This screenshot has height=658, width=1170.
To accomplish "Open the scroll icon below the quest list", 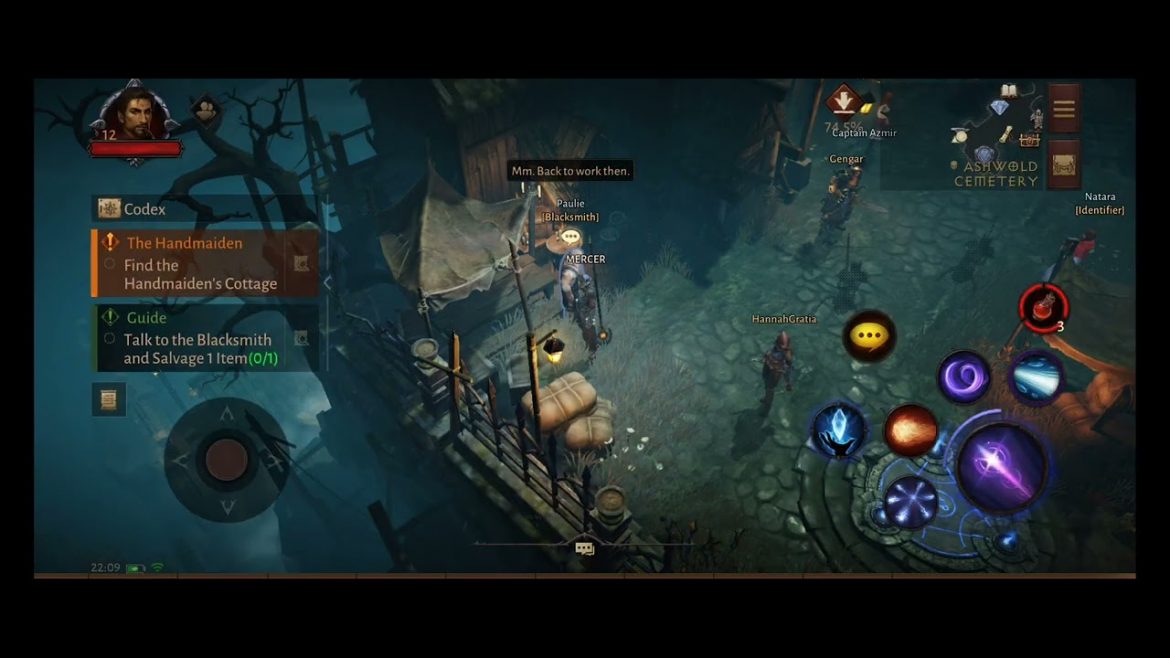I will tap(109, 399).
